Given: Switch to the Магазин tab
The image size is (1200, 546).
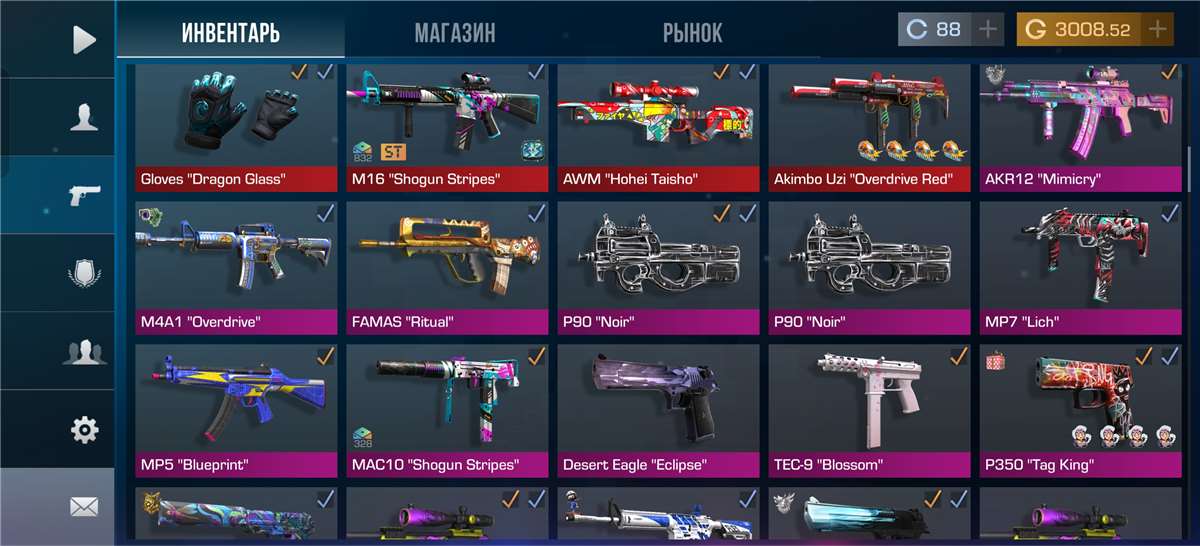Looking at the screenshot, I should click(455, 32).
